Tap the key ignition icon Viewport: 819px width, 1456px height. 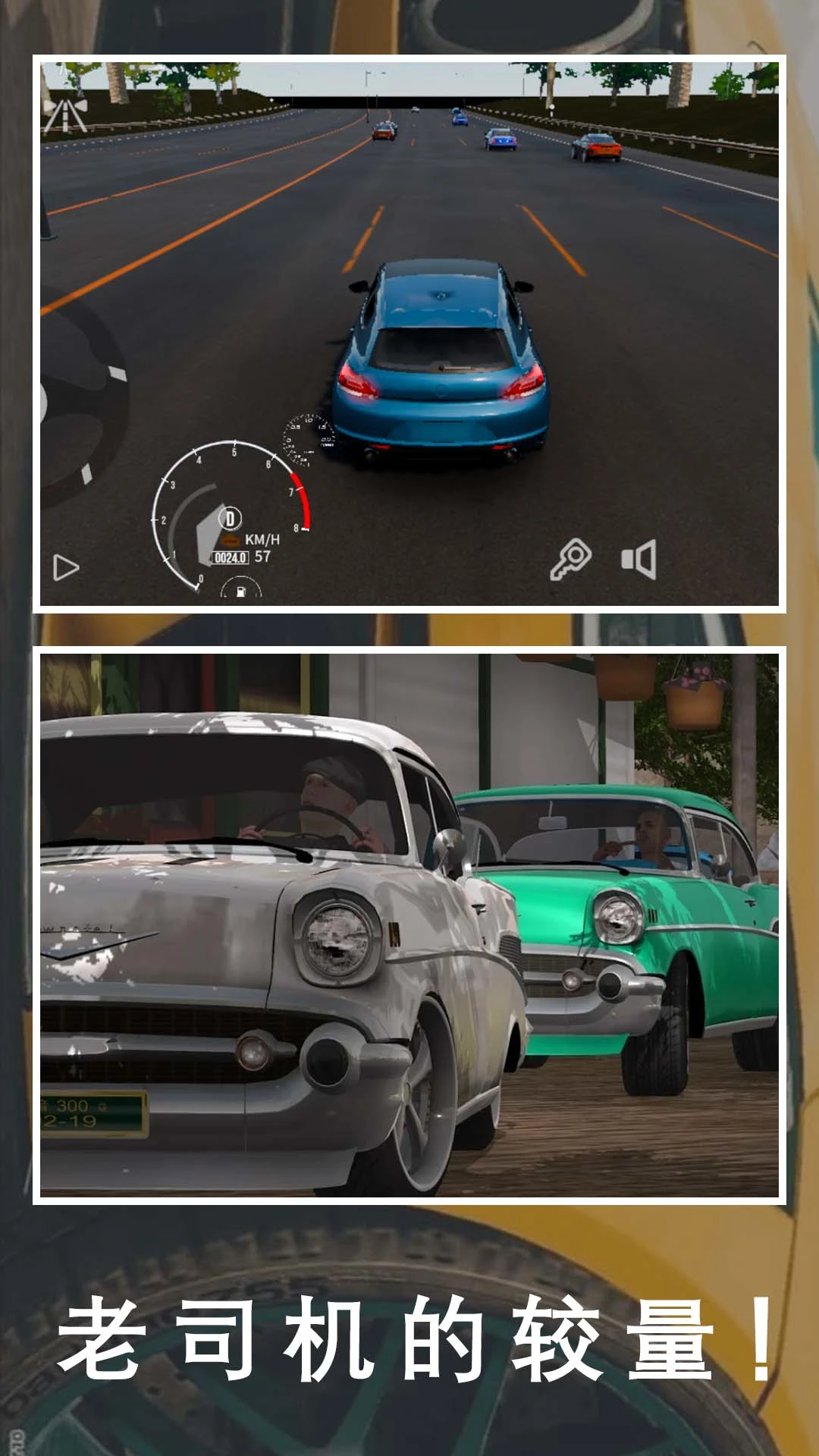tap(570, 560)
